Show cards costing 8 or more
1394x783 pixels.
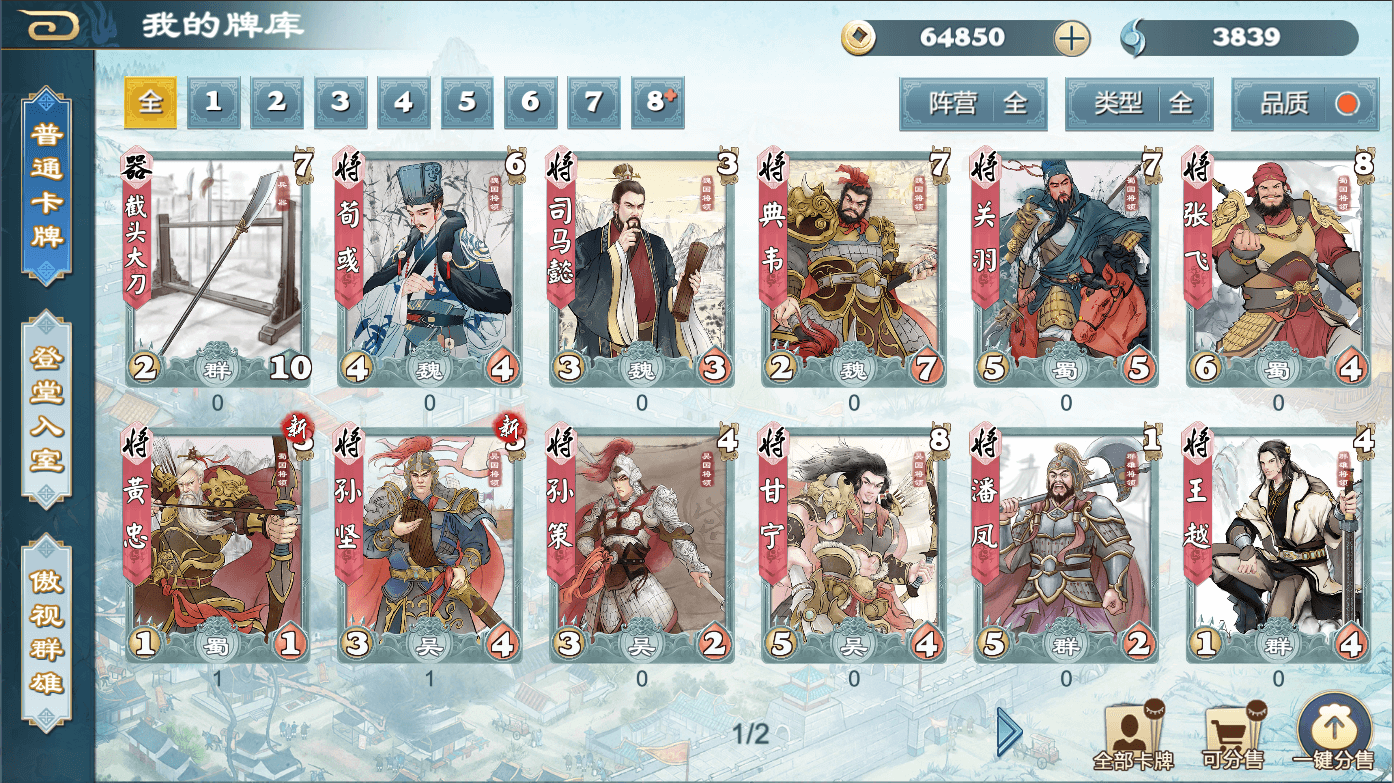pos(658,102)
